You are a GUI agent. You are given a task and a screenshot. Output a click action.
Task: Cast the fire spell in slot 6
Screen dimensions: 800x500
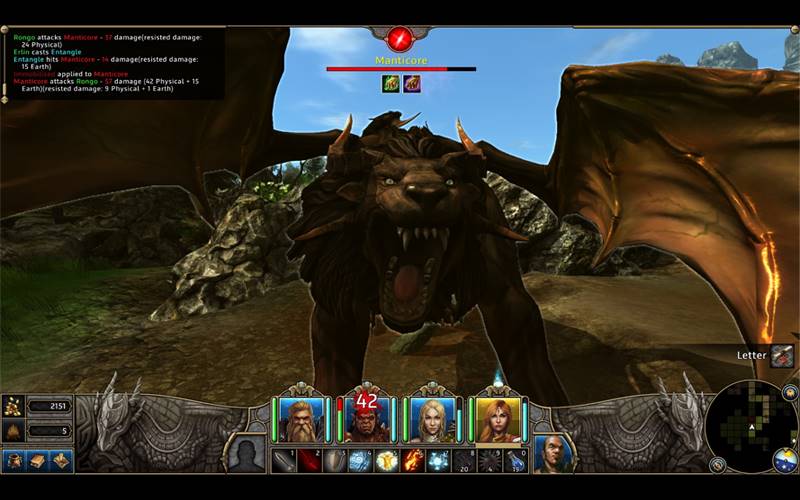(x=413, y=460)
